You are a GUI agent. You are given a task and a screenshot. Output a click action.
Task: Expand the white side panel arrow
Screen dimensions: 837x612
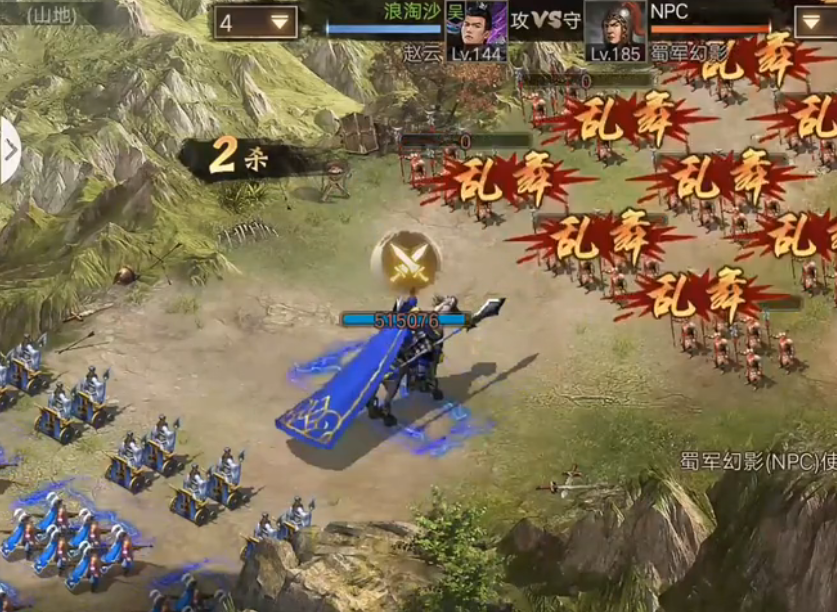click(x=10, y=151)
